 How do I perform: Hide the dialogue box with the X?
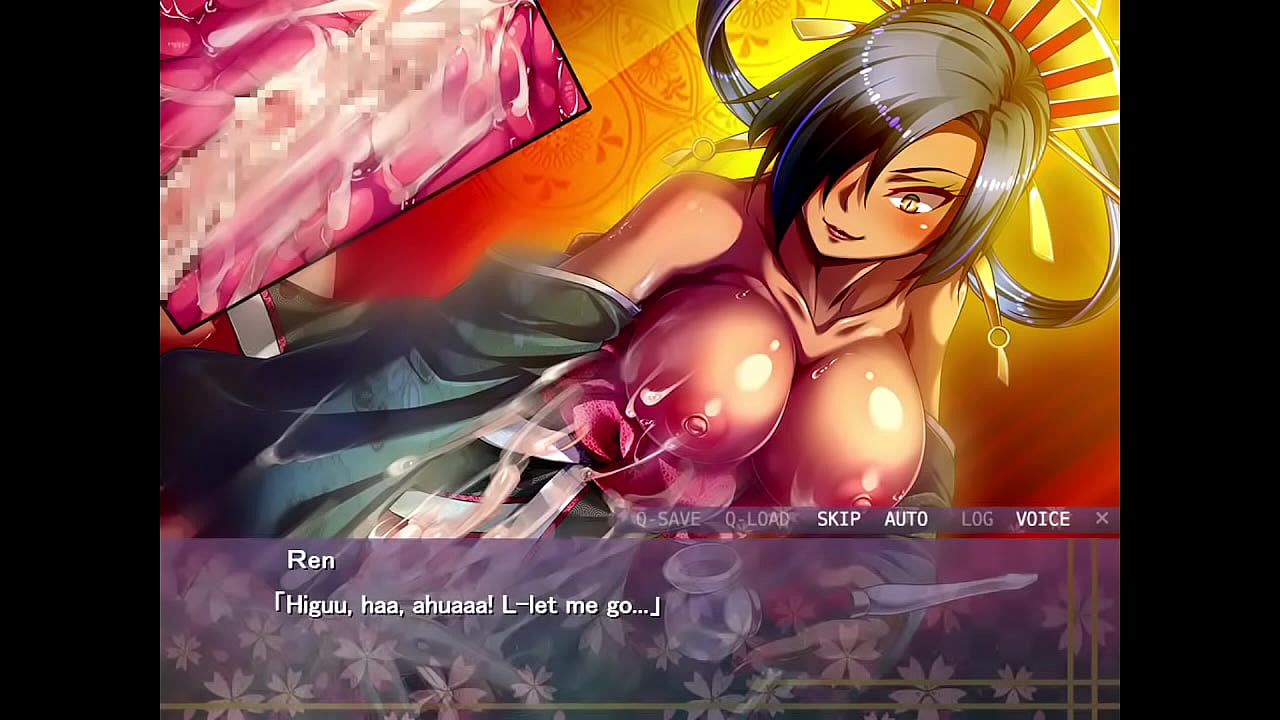[x=1102, y=518]
